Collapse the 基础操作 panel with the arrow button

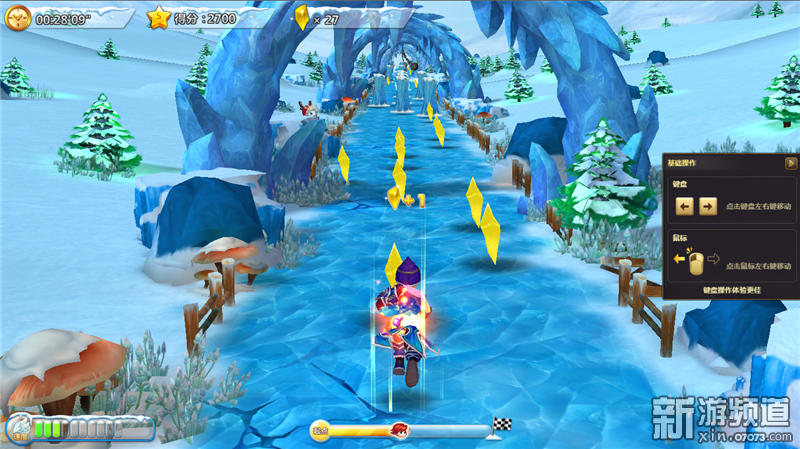coord(791,163)
